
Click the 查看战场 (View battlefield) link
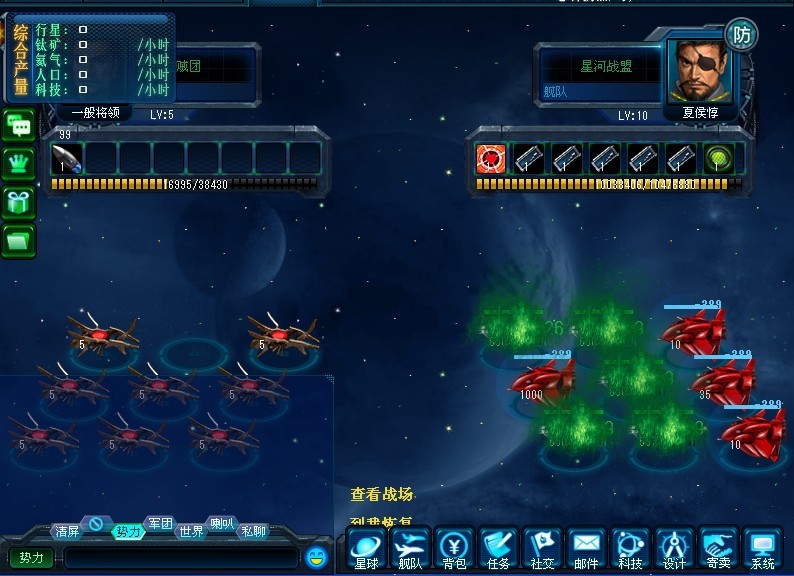[381, 494]
